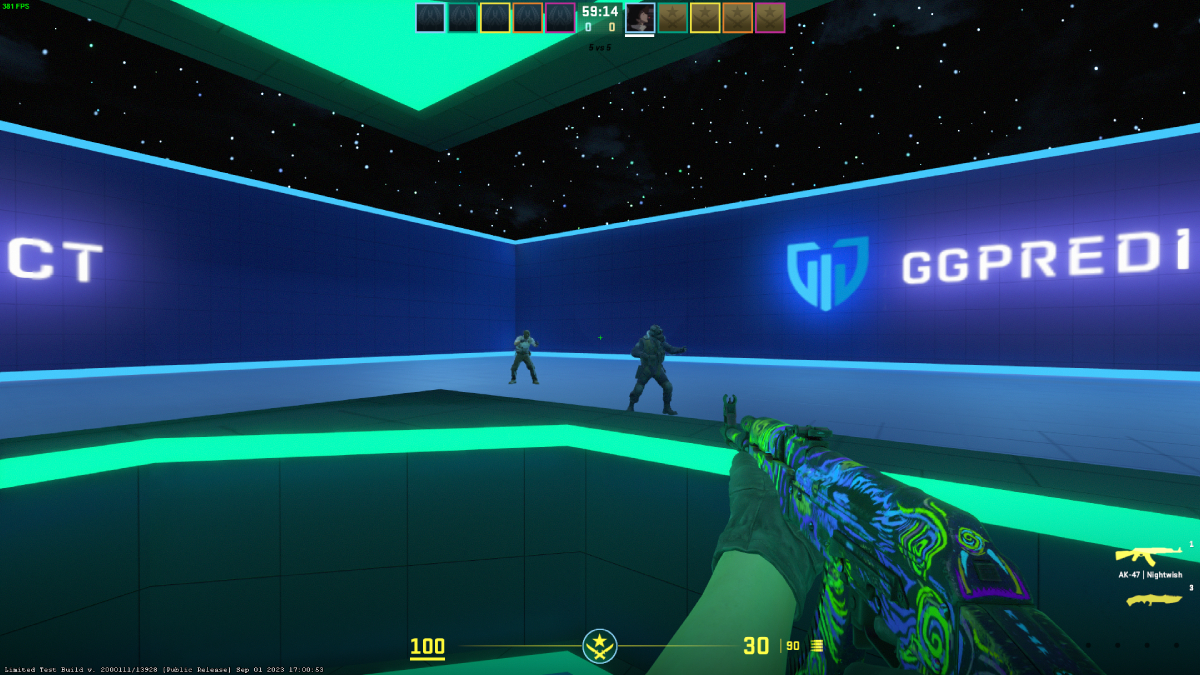This screenshot has height=675, width=1200.
Task: Click the yellow-bordered gold star avatar
Action: [x=705, y=18]
